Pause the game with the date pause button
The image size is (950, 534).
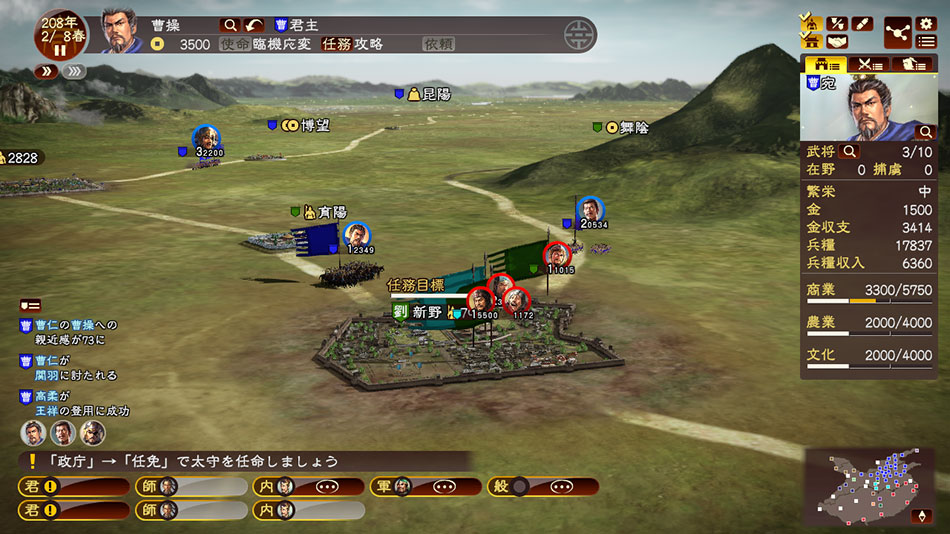pyautogui.click(x=59, y=49)
